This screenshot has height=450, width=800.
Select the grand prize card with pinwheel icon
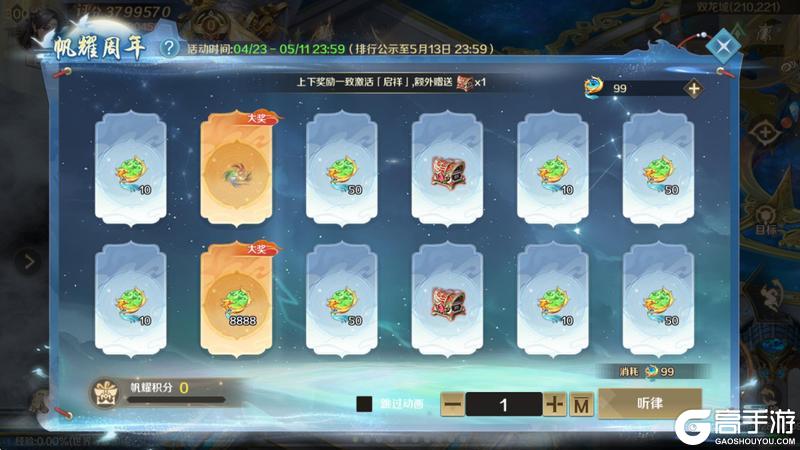click(238, 167)
